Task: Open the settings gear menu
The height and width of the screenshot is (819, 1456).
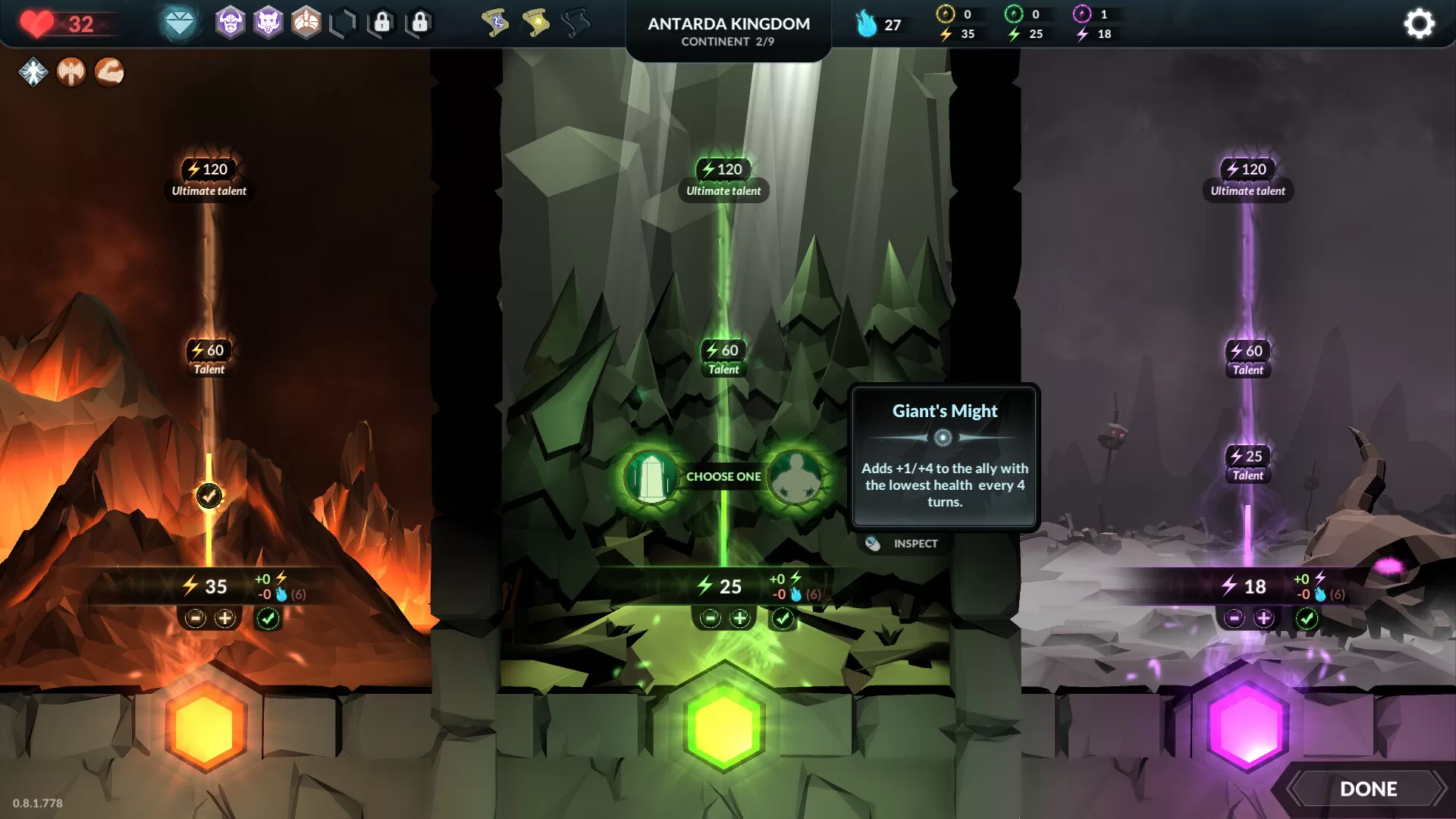Action: click(x=1419, y=24)
